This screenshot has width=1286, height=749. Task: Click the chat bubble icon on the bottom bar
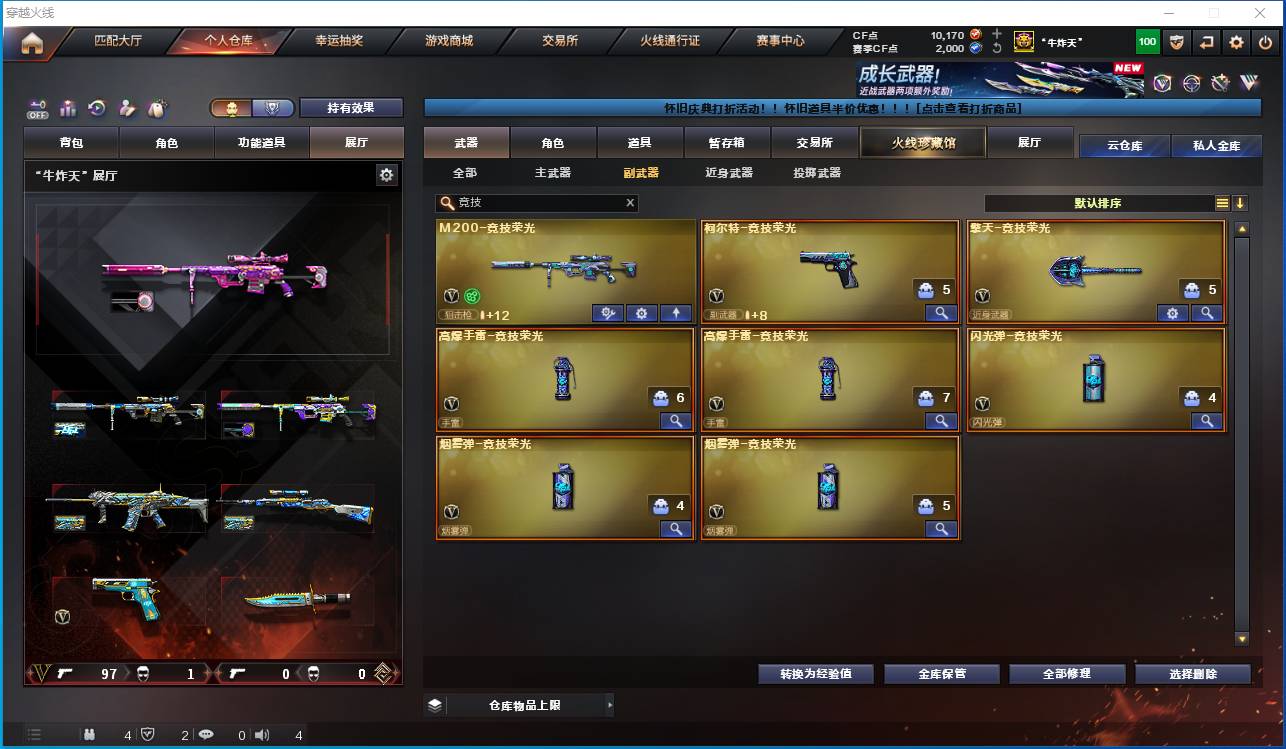coord(208,735)
